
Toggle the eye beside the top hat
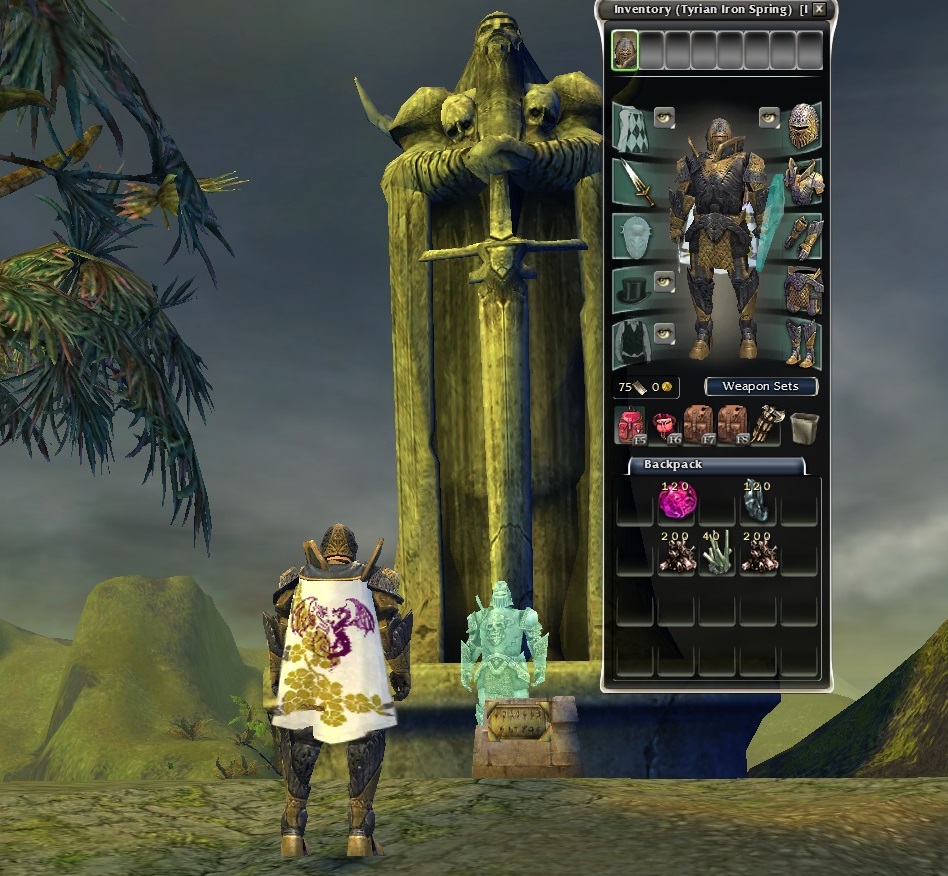click(665, 282)
